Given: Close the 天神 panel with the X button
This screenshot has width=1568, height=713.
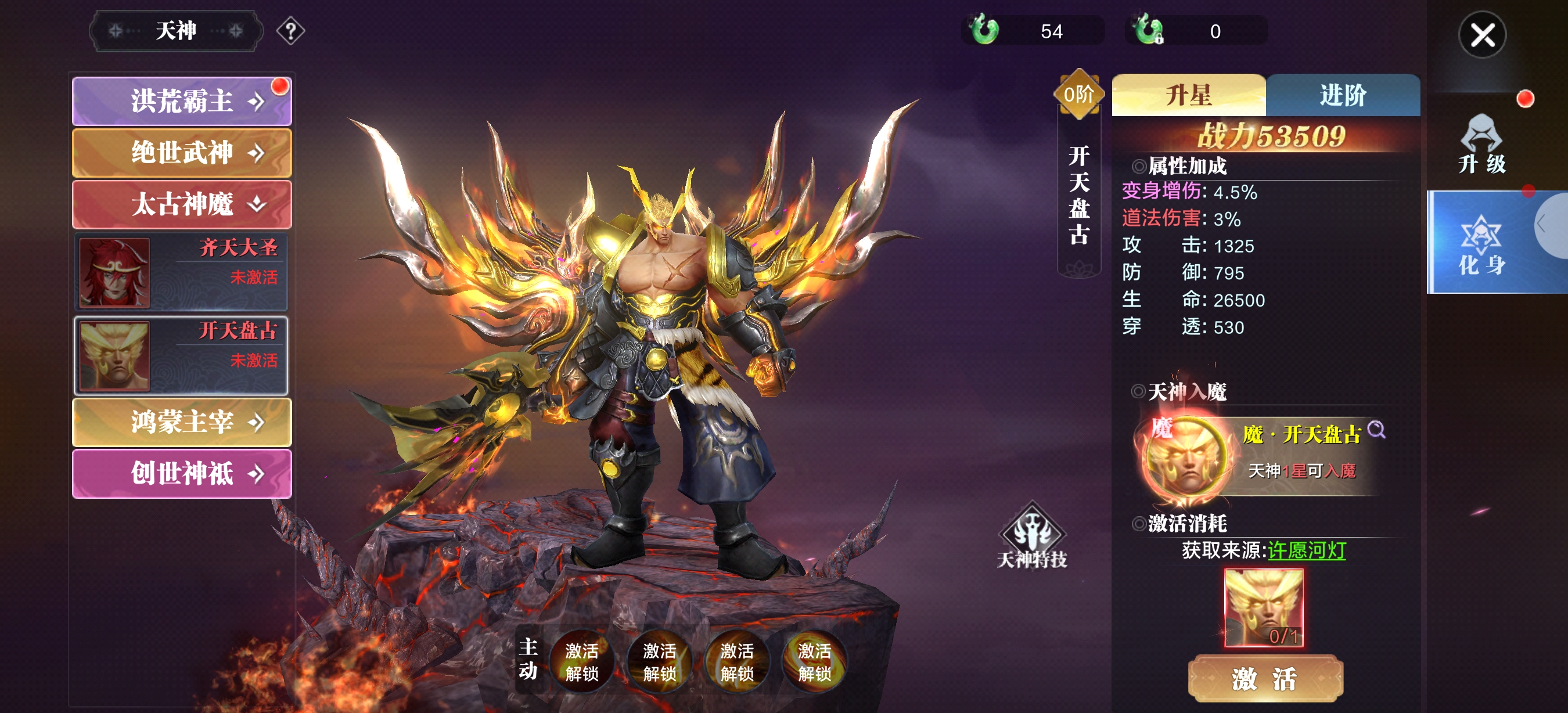Looking at the screenshot, I should pyautogui.click(x=1481, y=35).
